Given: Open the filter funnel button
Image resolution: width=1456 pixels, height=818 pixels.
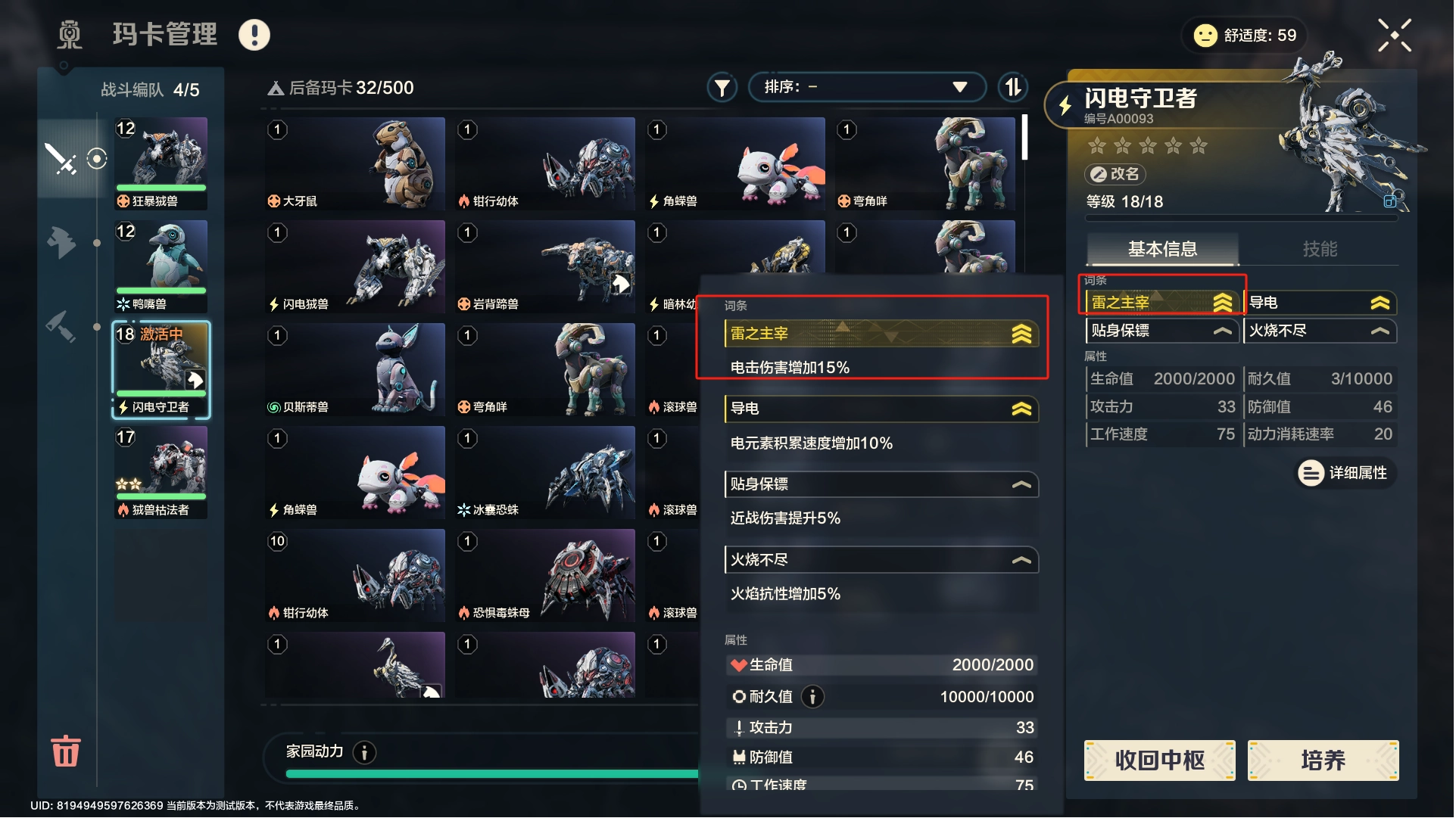Looking at the screenshot, I should 722,88.
